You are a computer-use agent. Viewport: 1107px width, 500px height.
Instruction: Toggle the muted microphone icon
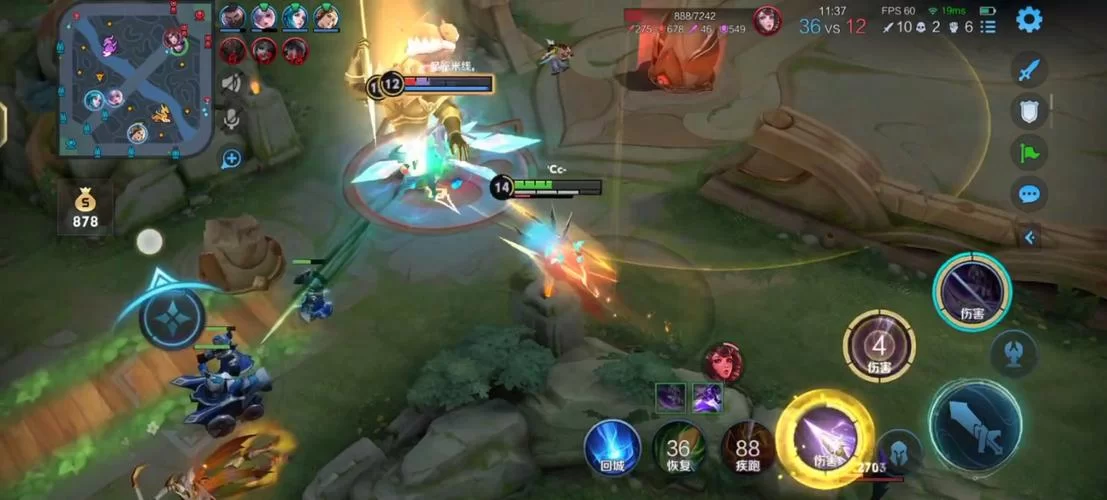tap(232, 120)
